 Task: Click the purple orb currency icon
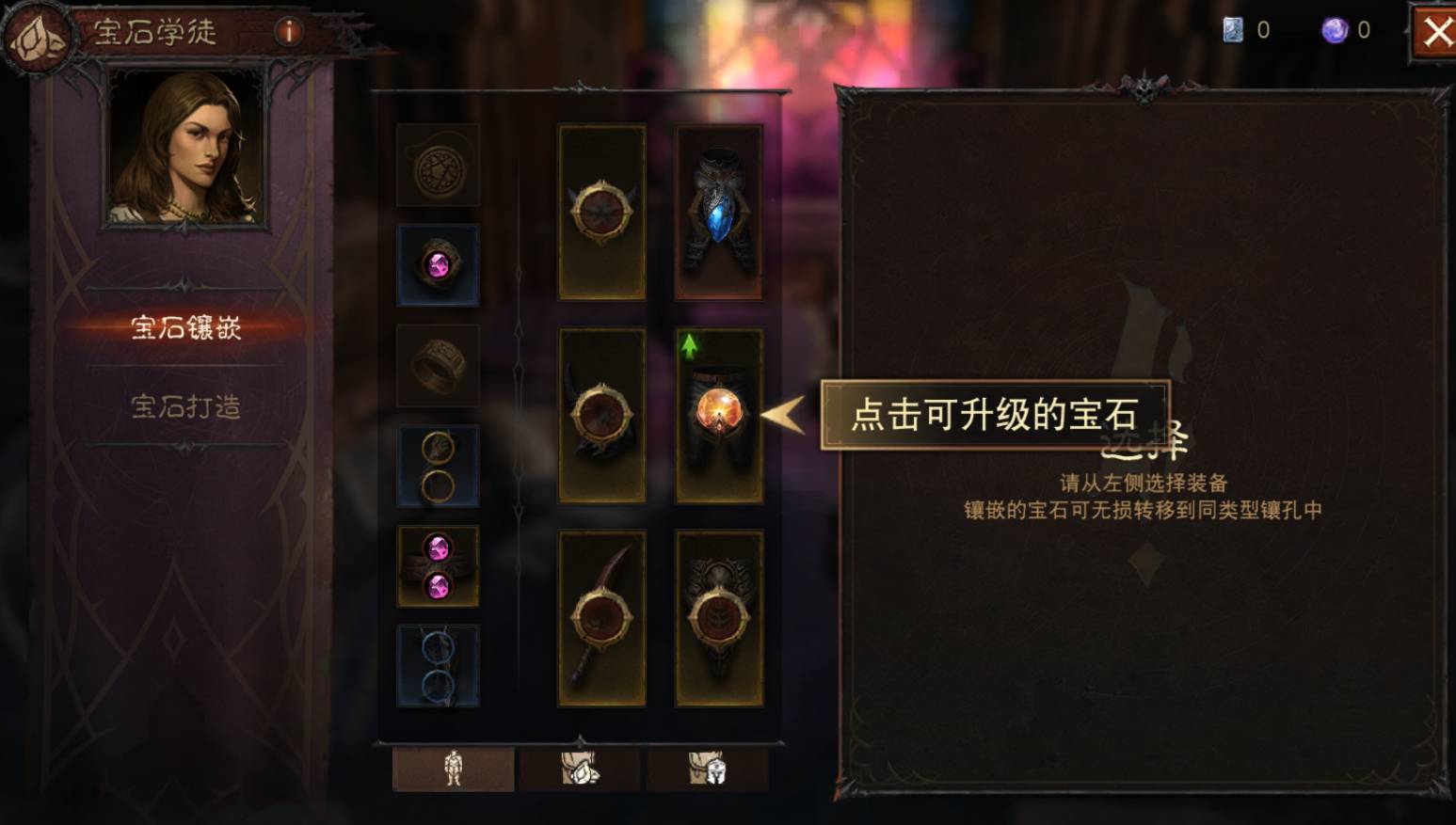tap(1334, 30)
